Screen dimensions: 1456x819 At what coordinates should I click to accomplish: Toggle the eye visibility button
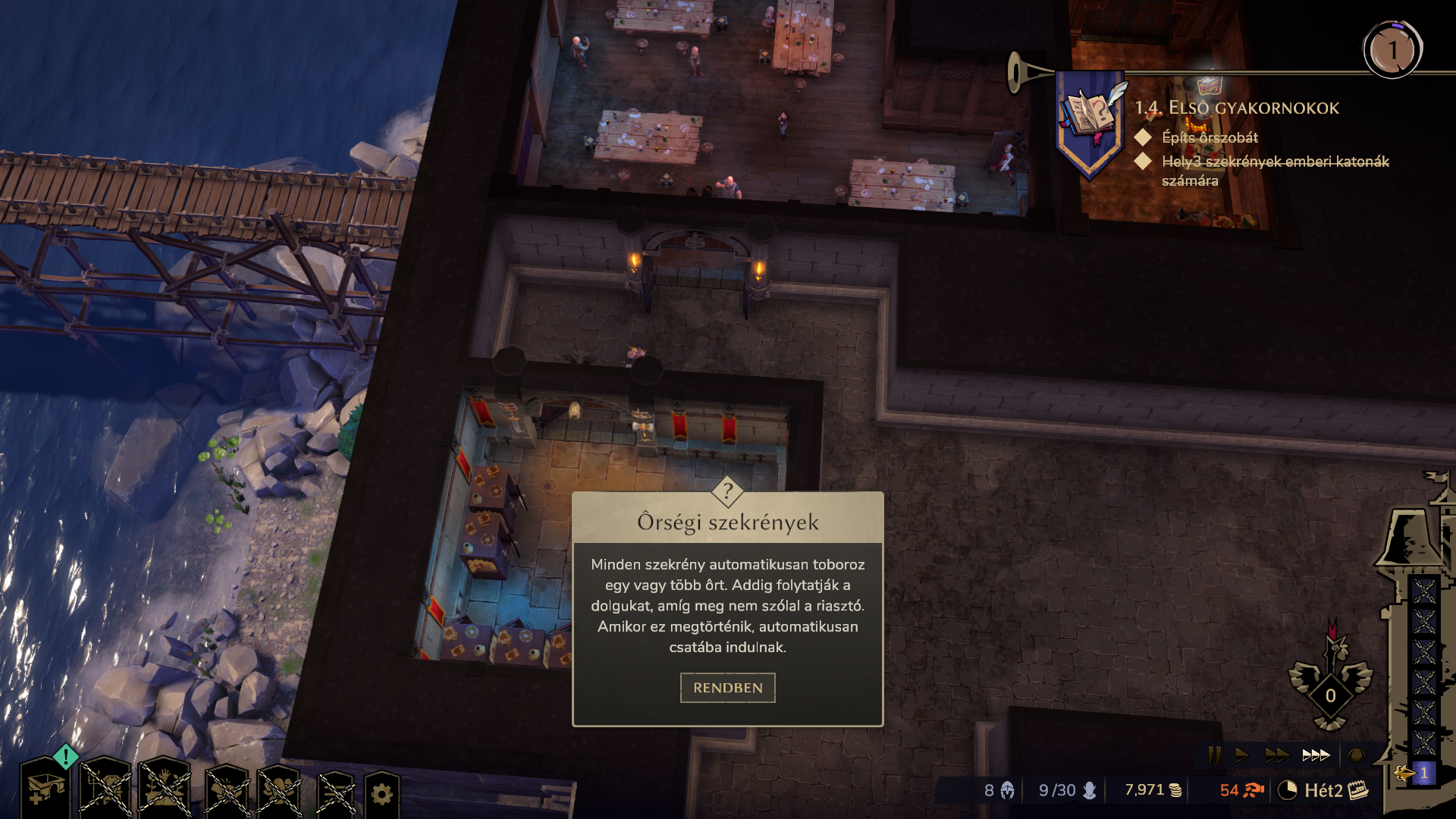click(x=1356, y=755)
